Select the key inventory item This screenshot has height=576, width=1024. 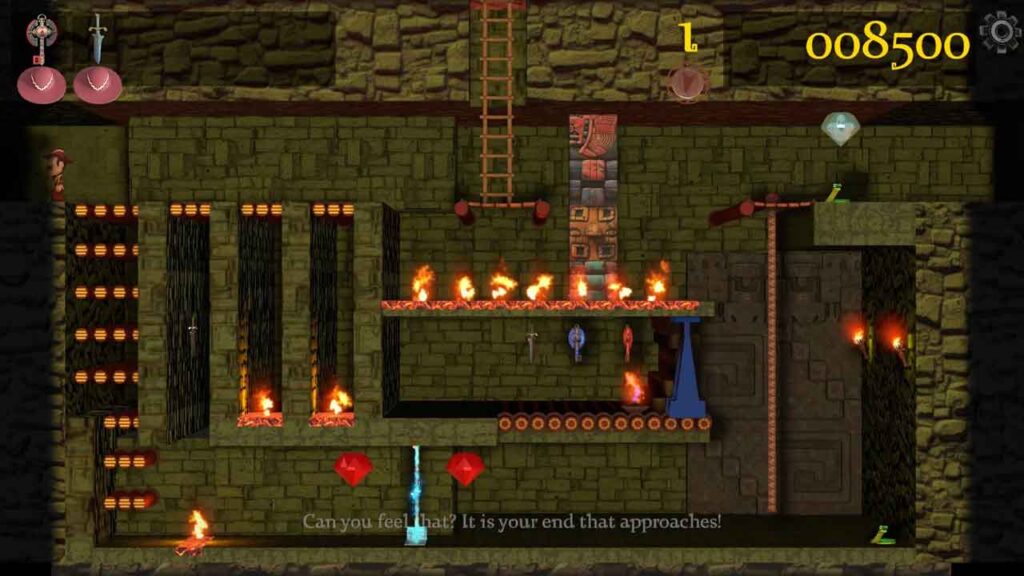[x=41, y=38]
